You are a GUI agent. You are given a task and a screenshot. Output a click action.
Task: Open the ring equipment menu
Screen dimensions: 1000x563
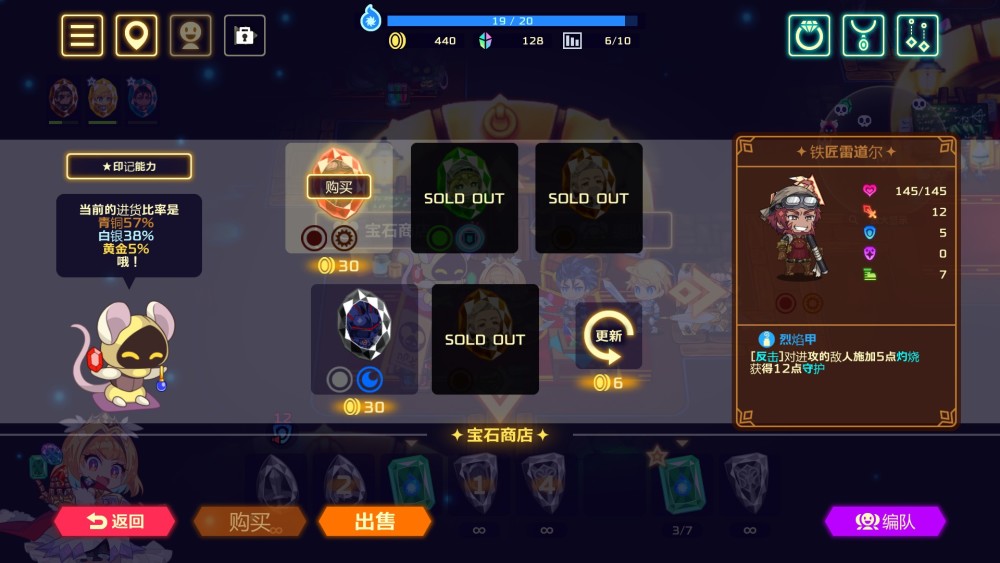click(809, 36)
